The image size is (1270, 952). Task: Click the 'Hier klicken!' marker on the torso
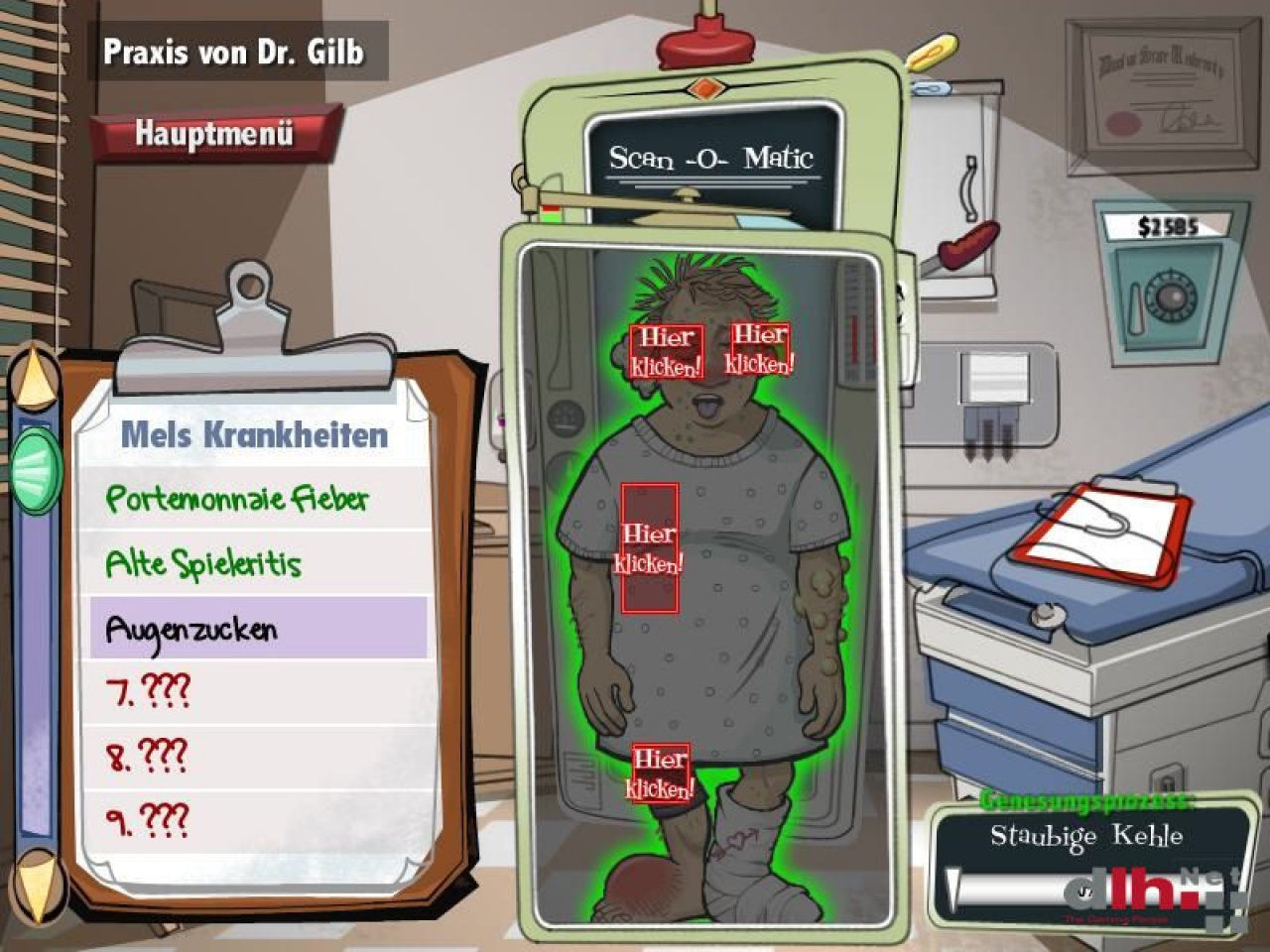[649, 548]
